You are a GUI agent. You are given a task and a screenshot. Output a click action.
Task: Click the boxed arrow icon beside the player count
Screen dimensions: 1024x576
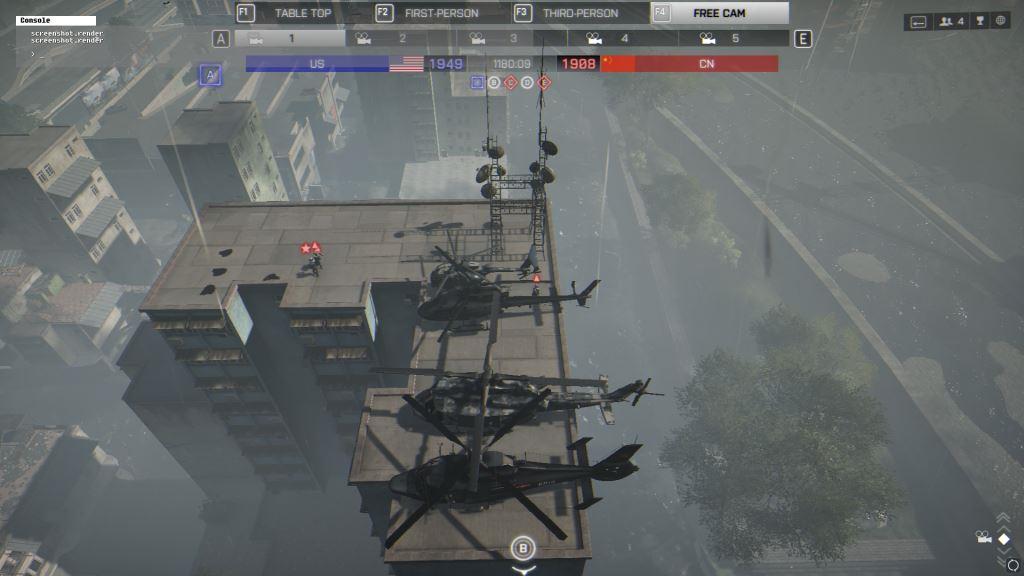918,21
